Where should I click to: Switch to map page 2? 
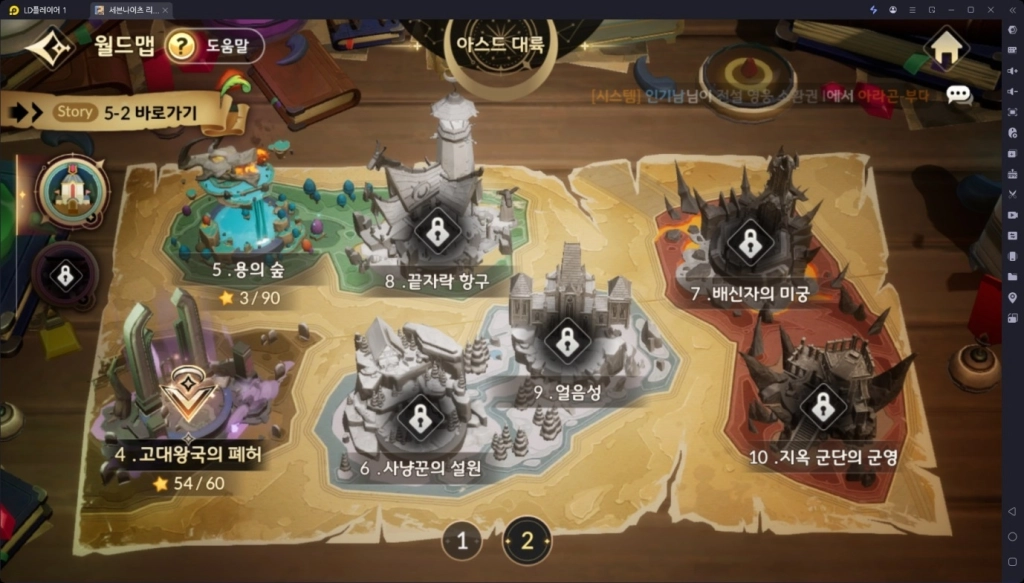point(527,542)
